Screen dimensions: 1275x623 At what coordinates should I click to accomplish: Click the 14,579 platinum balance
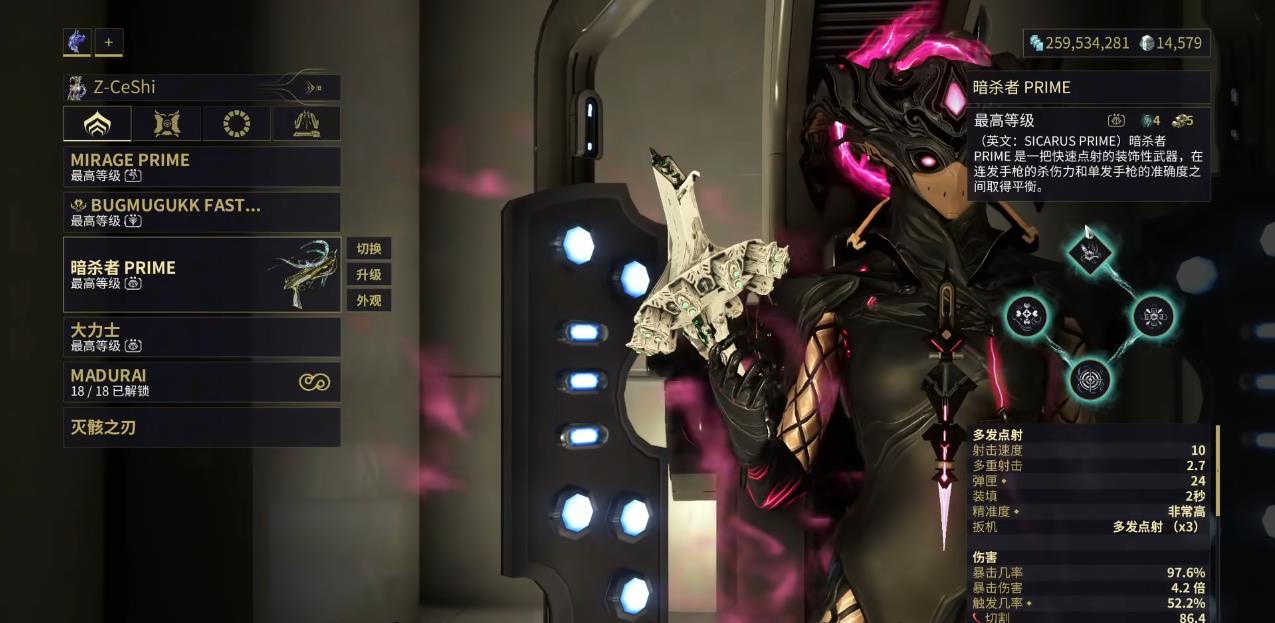tap(1171, 43)
